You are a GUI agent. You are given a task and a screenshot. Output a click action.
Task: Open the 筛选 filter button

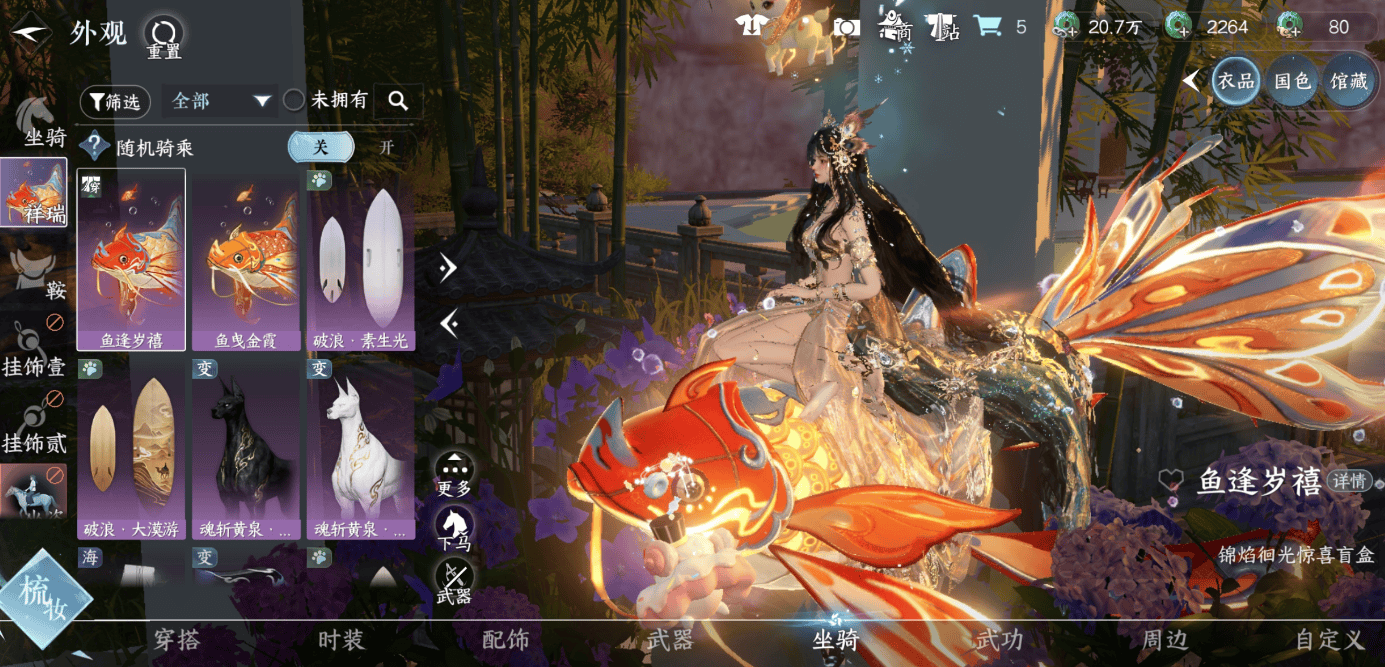(115, 101)
